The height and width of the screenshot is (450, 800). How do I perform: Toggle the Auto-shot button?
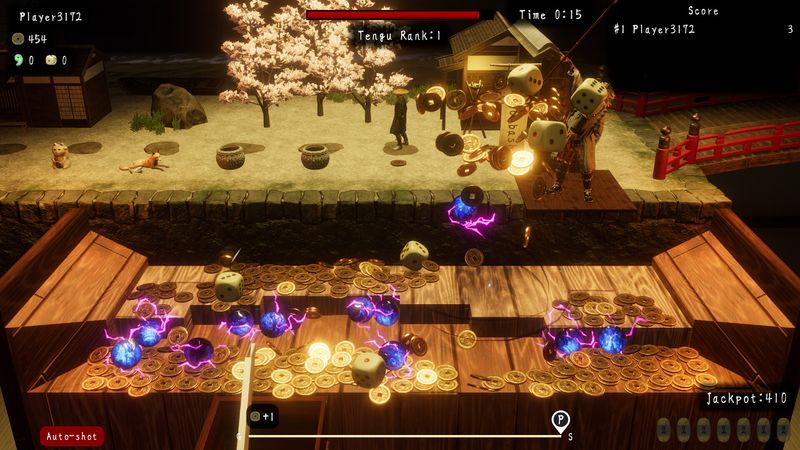pos(72,436)
